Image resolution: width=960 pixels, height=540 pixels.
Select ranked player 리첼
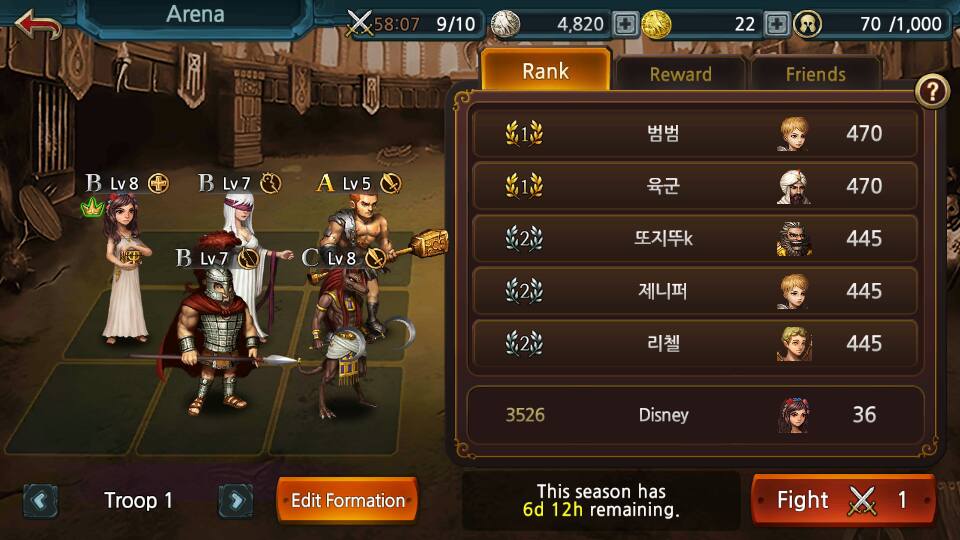click(694, 343)
